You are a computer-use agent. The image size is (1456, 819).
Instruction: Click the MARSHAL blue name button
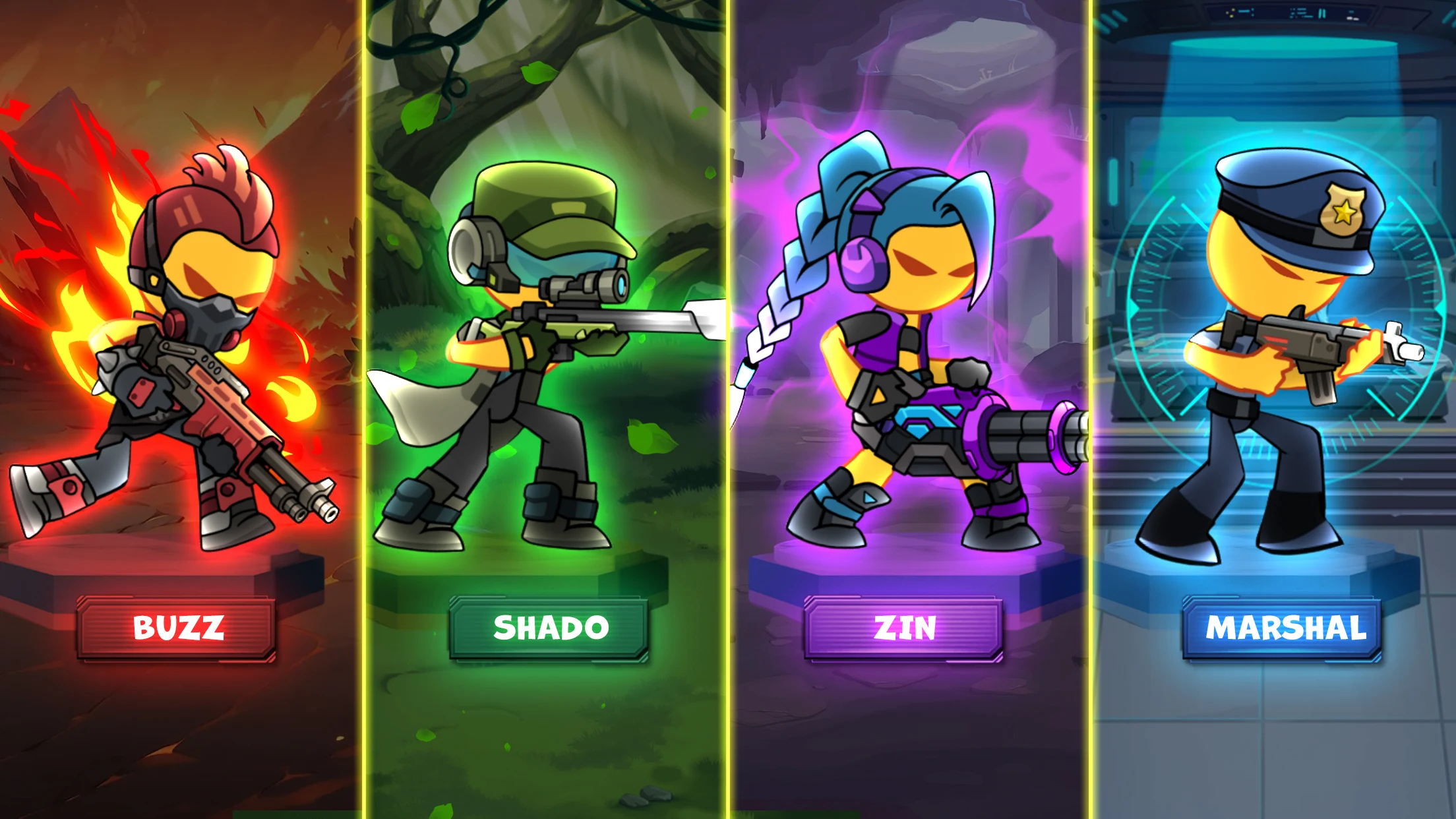point(1283,628)
